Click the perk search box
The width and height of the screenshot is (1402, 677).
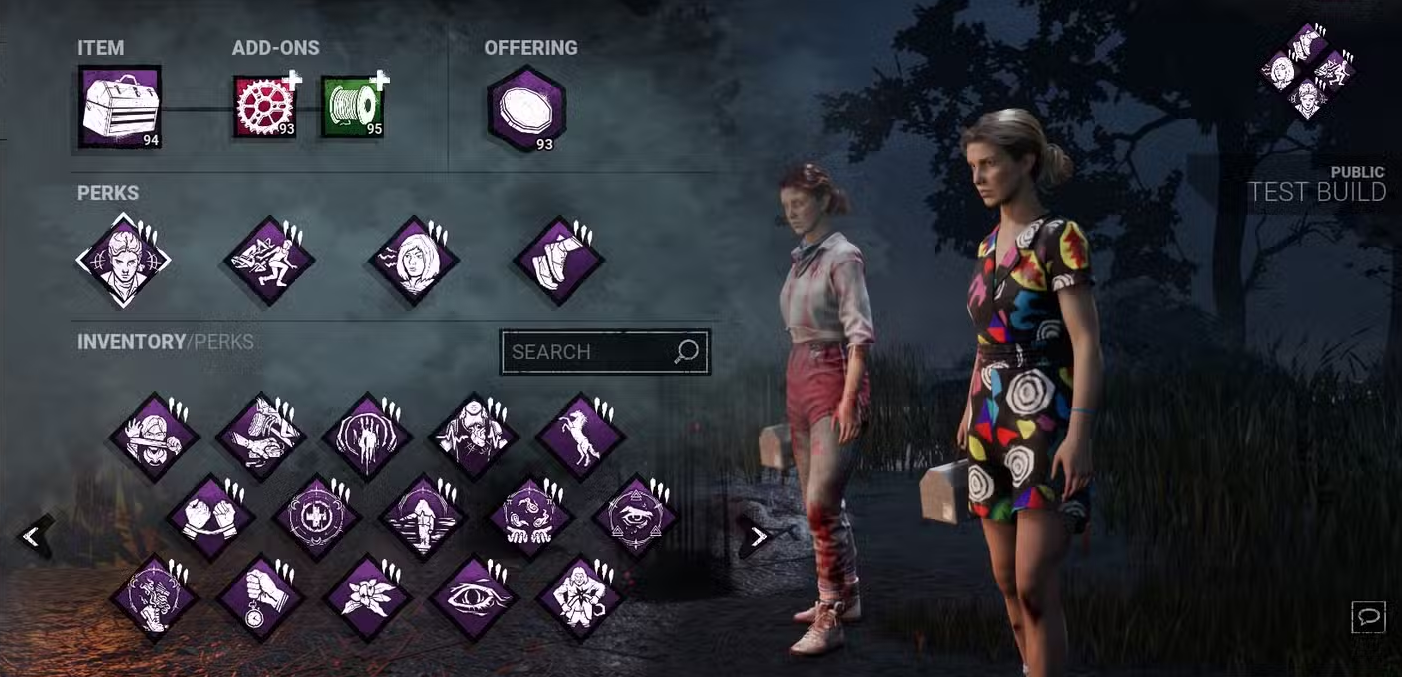(x=592, y=352)
